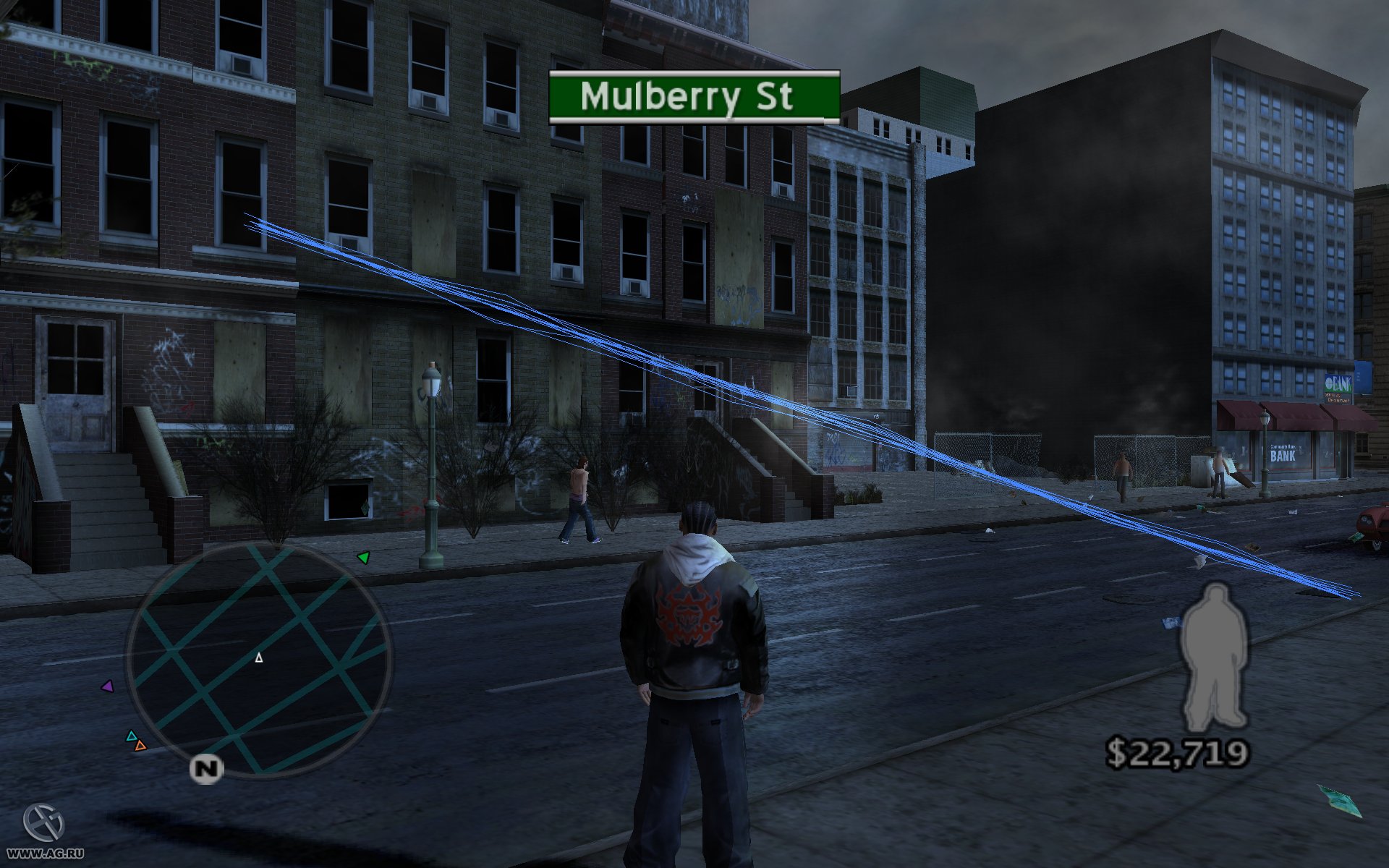Open the circular street minimap

pos(259,659)
